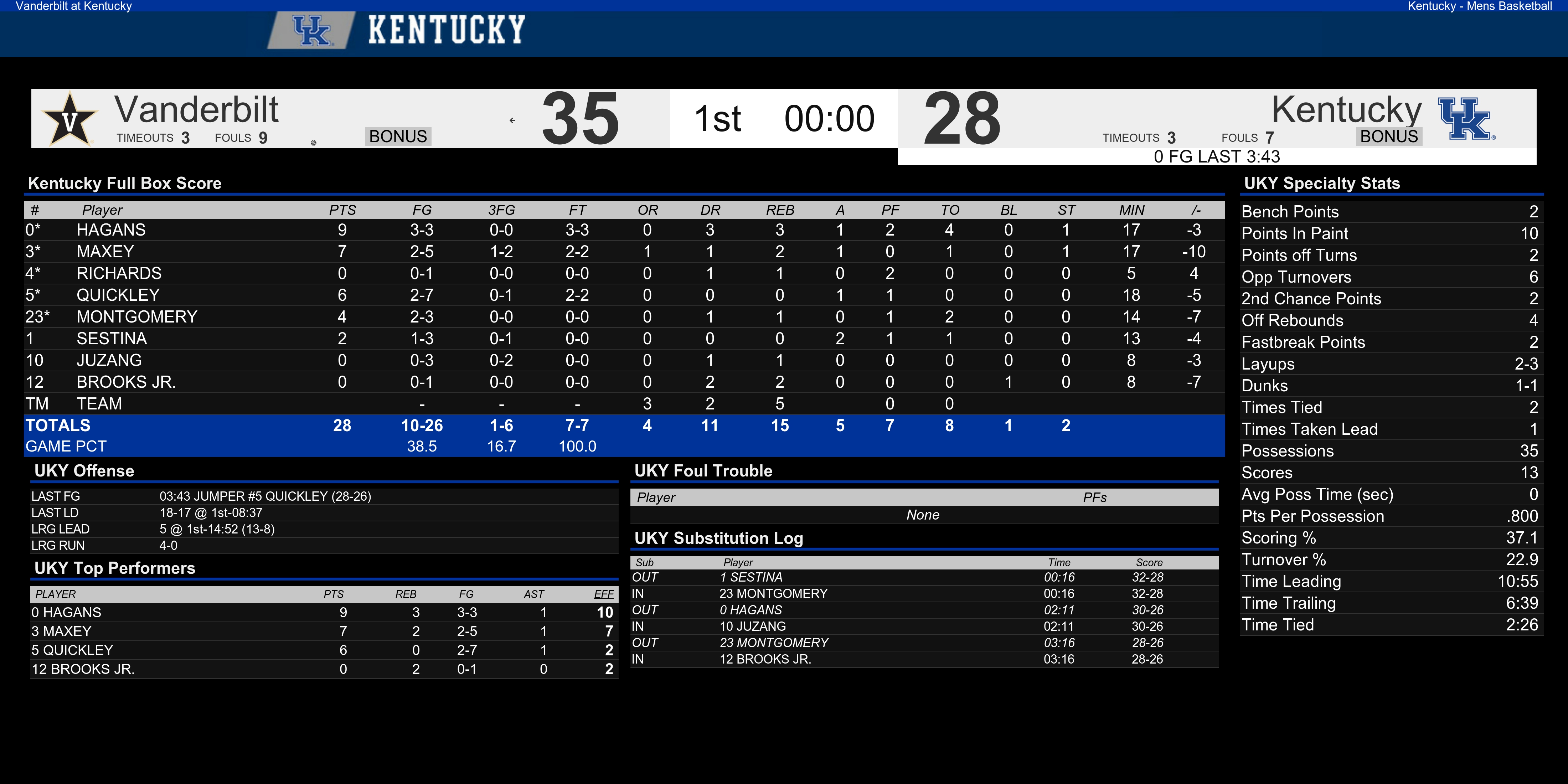Click the Kentucky UK logo in the header banner
The image size is (1568, 784).
pos(311,30)
